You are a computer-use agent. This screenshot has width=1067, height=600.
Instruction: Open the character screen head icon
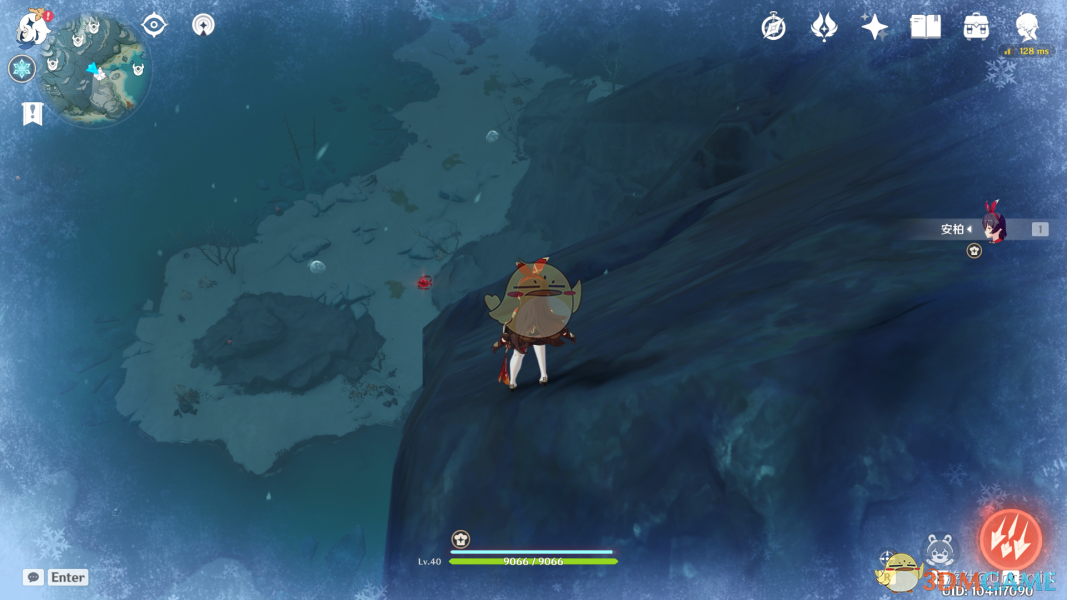[x=1027, y=27]
